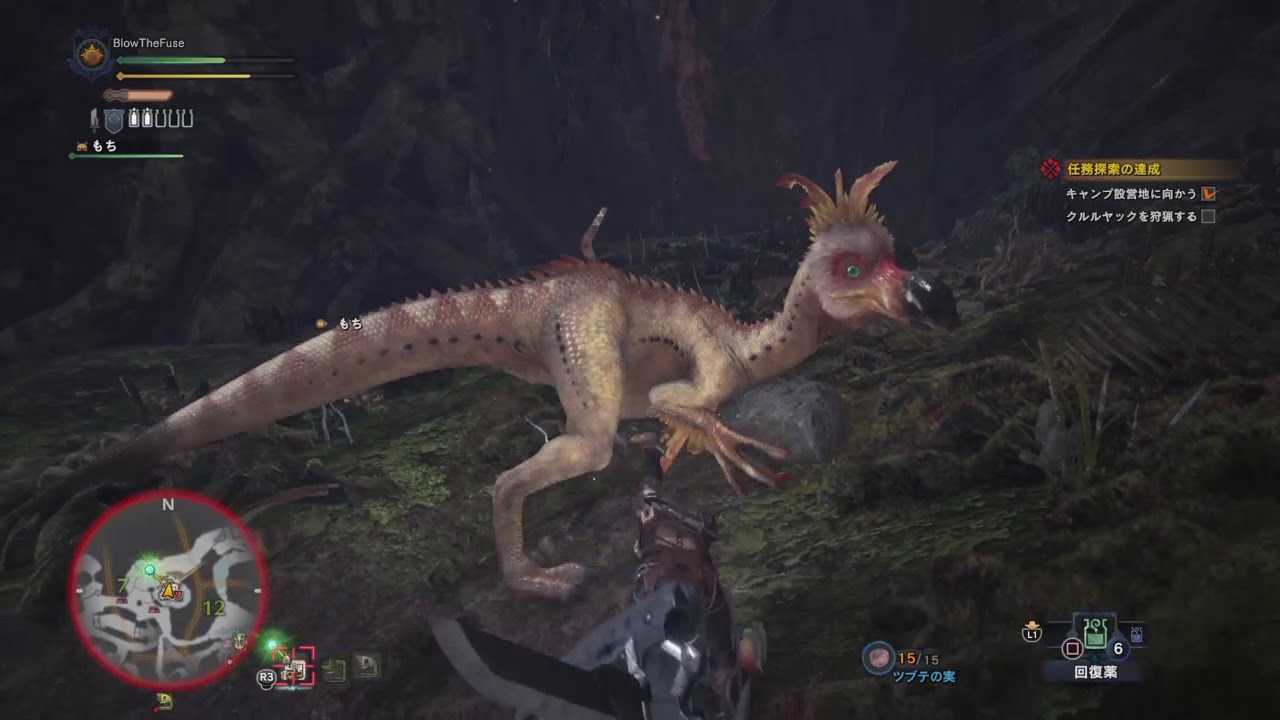The image size is (1280, 720).
Task: Click the Palico face icon next to もち
Action: click(x=81, y=144)
